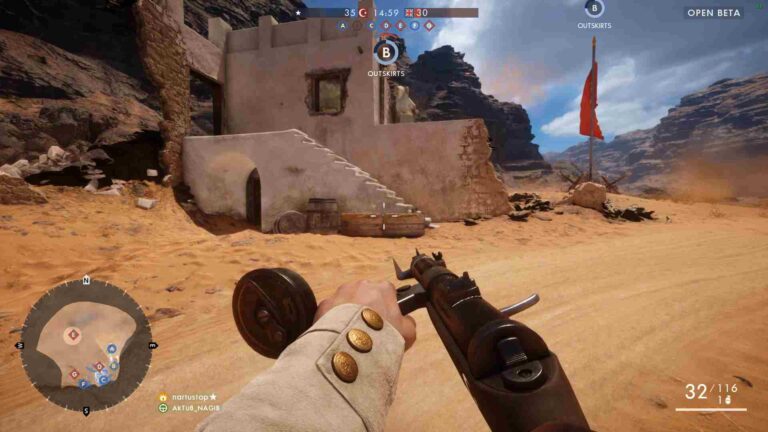Screen dimensions: 768x432
Task: Click the A flag in the top objective row
Action: point(343,26)
